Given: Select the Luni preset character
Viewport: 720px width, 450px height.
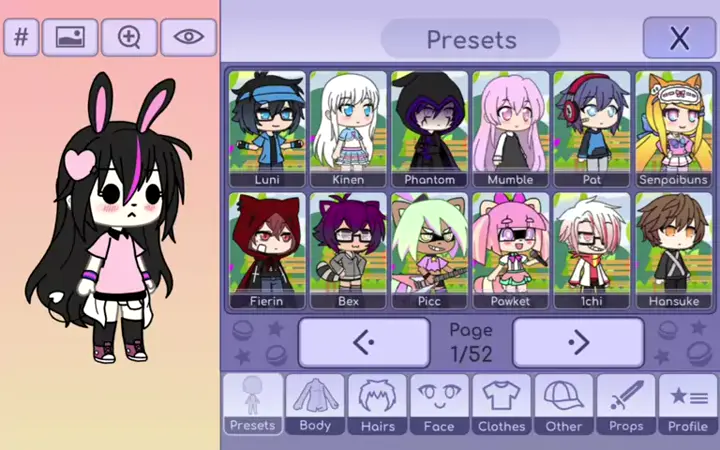Looking at the screenshot, I should click(x=267, y=128).
